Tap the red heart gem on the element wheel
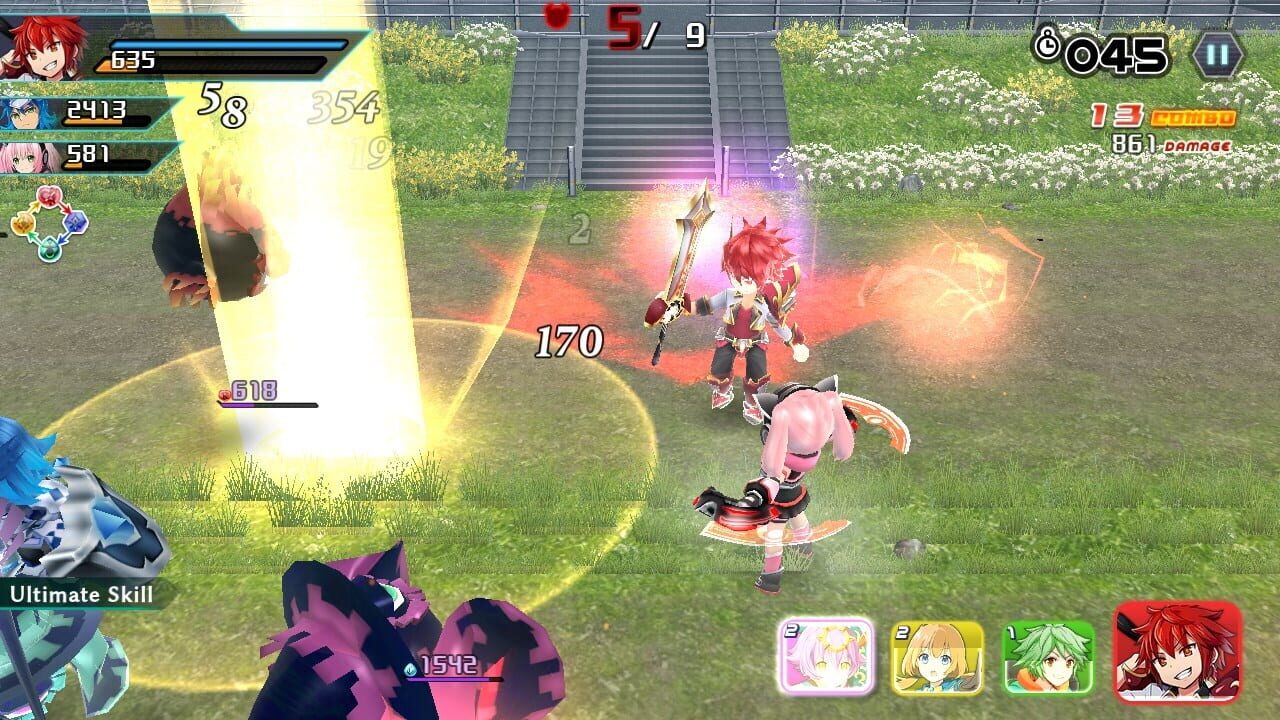Image resolution: width=1280 pixels, height=720 pixels. [x=49, y=196]
